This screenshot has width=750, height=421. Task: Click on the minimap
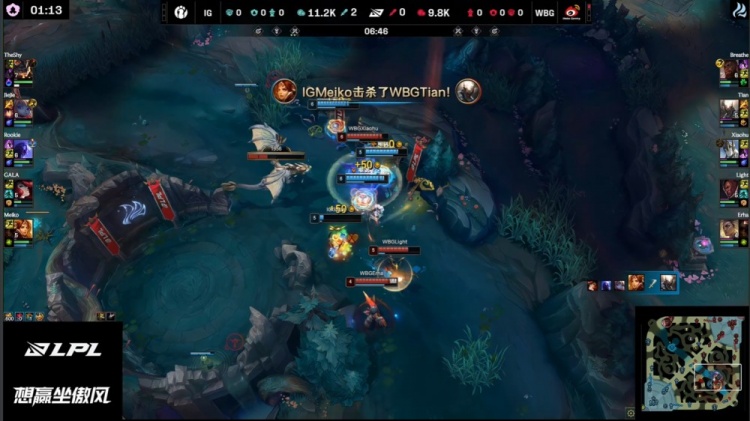point(694,364)
